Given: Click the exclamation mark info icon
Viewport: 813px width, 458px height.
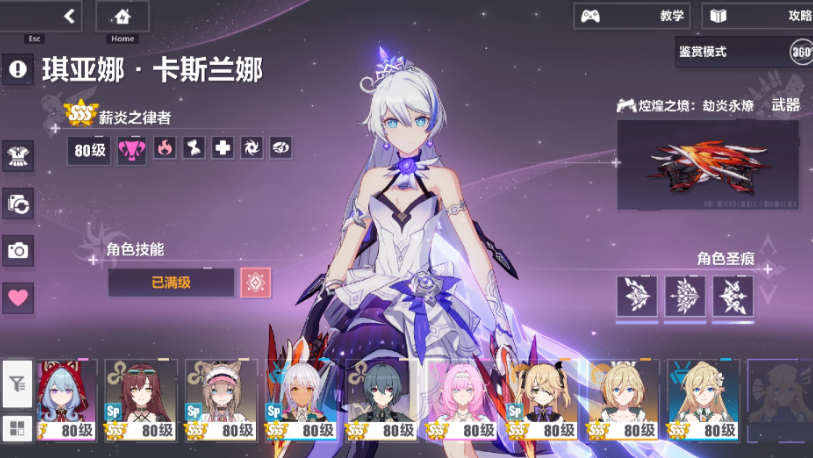Looking at the screenshot, I should [x=18, y=69].
